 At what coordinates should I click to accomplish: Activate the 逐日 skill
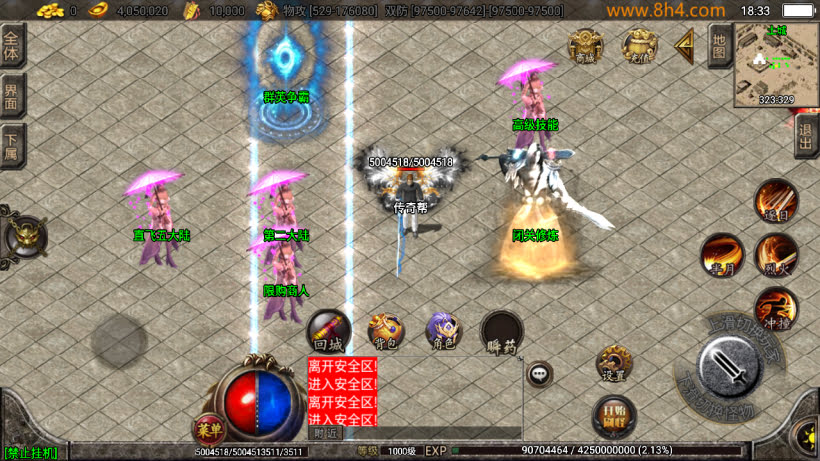pyautogui.click(x=775, y=201)
